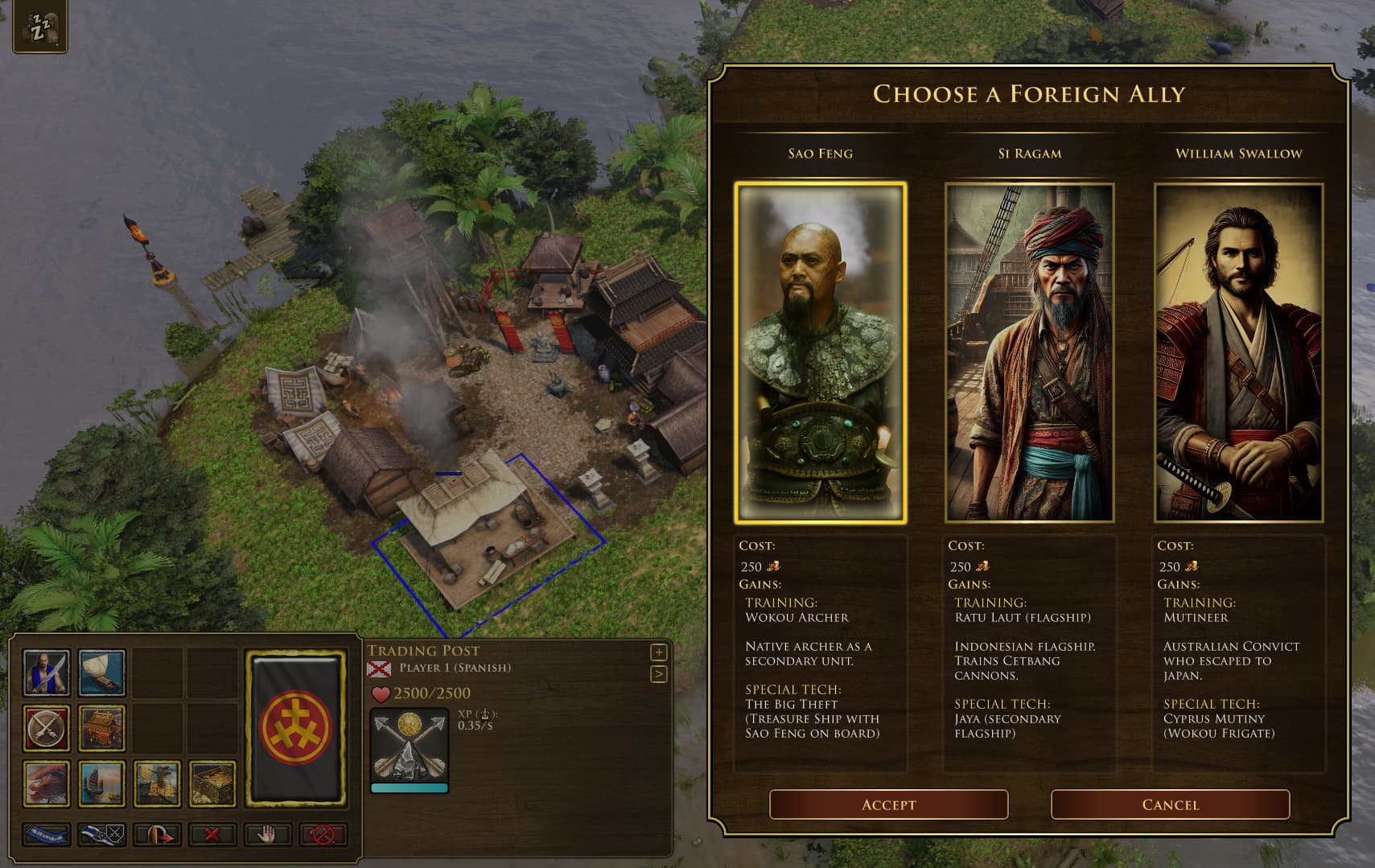Build the white-sailed boat

click(102, 673)
